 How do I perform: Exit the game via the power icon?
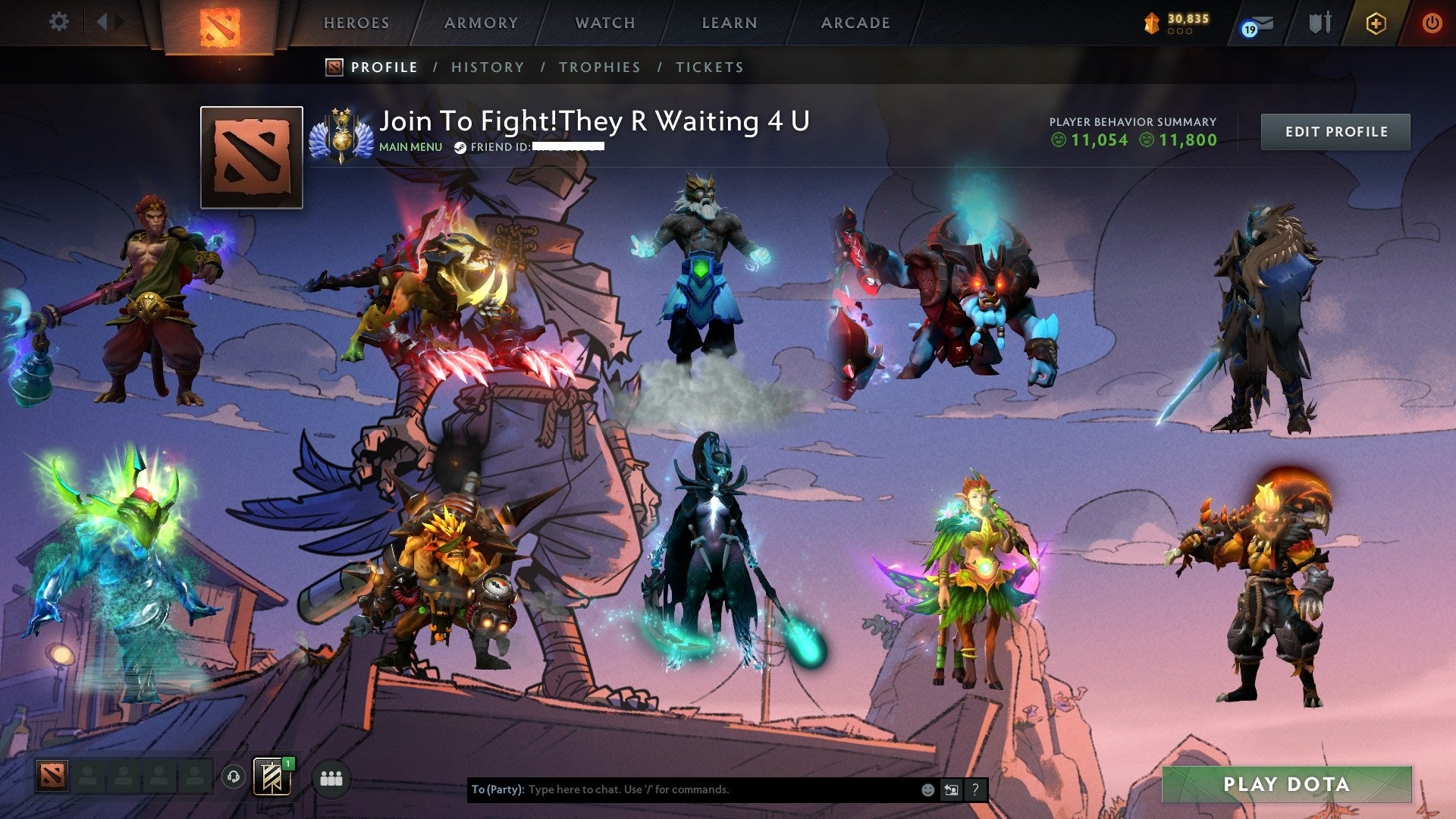pyautogui.click(x=1432, y=23)
